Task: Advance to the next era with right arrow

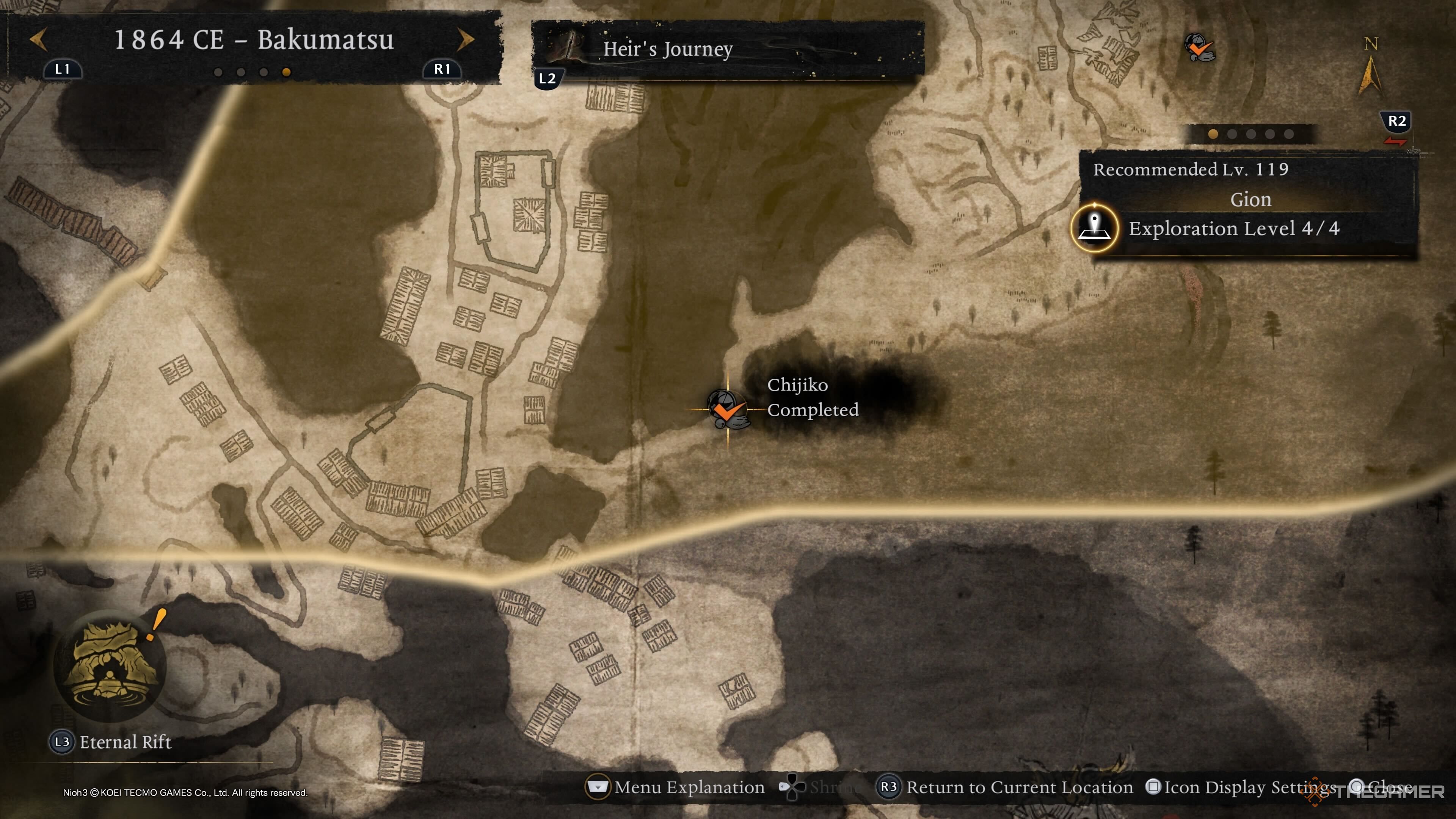Action: (x=465, y=39)
